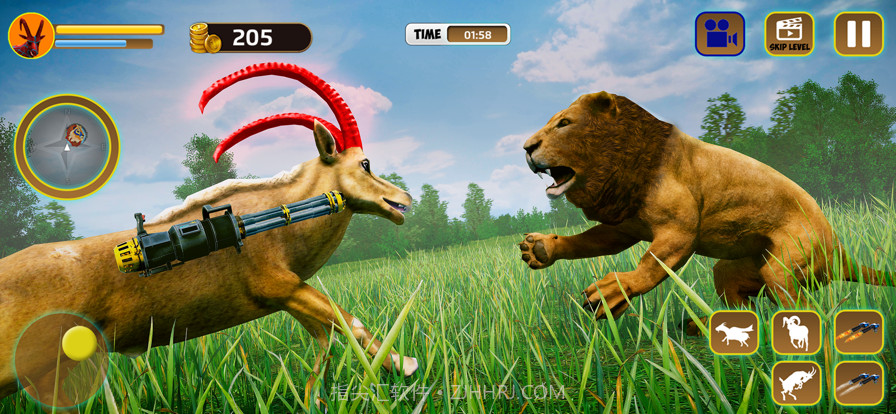
Task: Fire the smoke-trail rocket weapon
Action: (858, 383)
